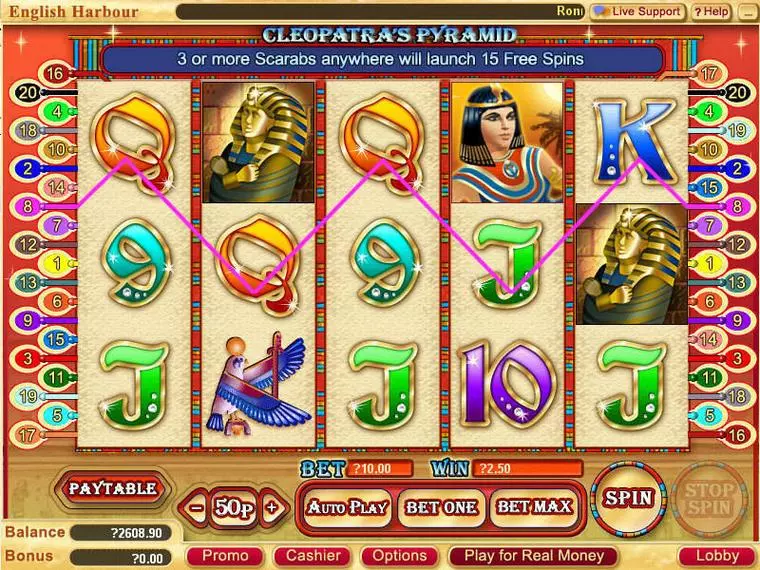The width and height of the screenshot is (760, 570).
Task: Open the Paytable
Action: click(112, 489)
